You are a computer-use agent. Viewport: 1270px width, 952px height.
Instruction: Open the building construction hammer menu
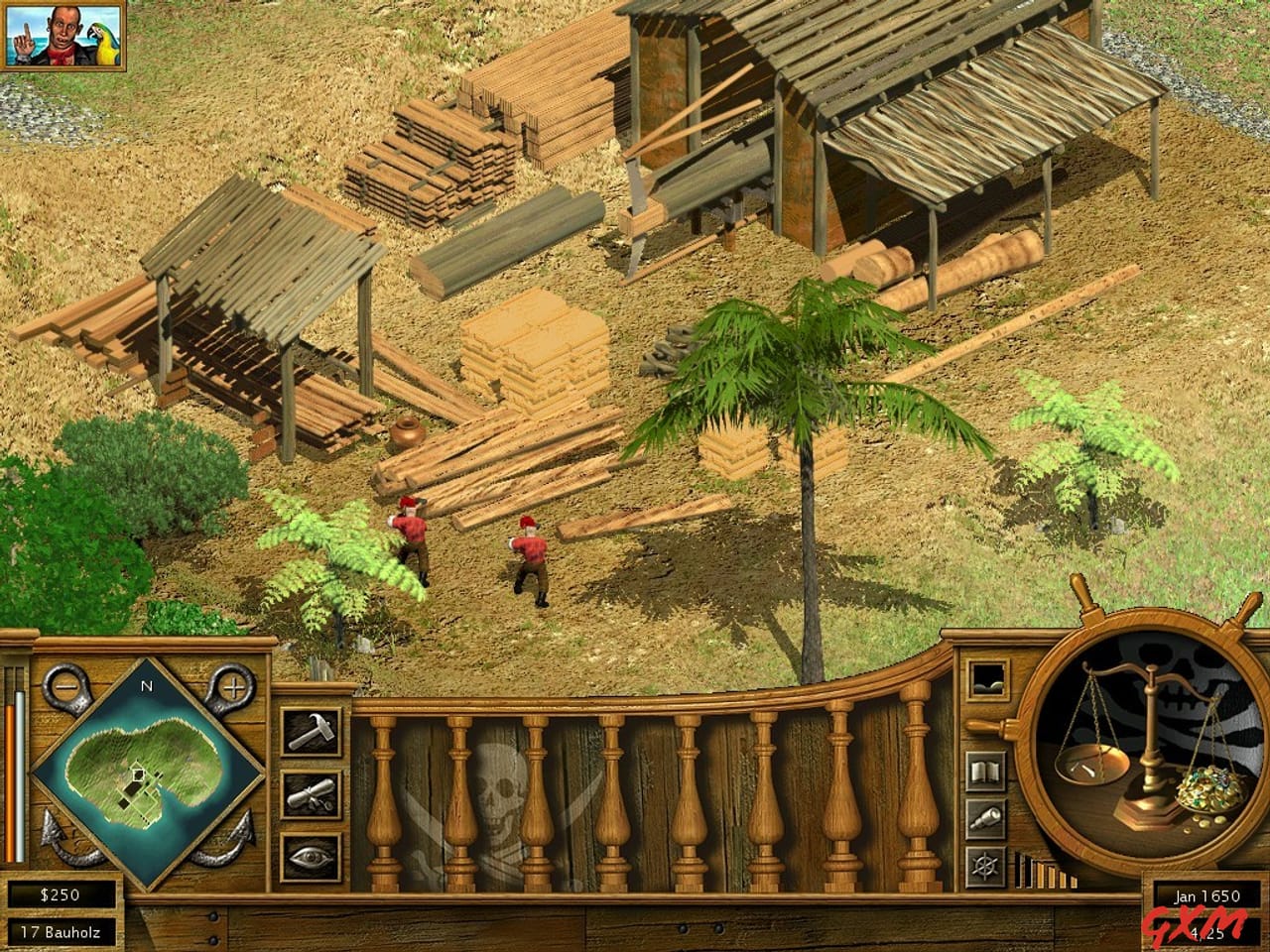click(x=310, y=734)
